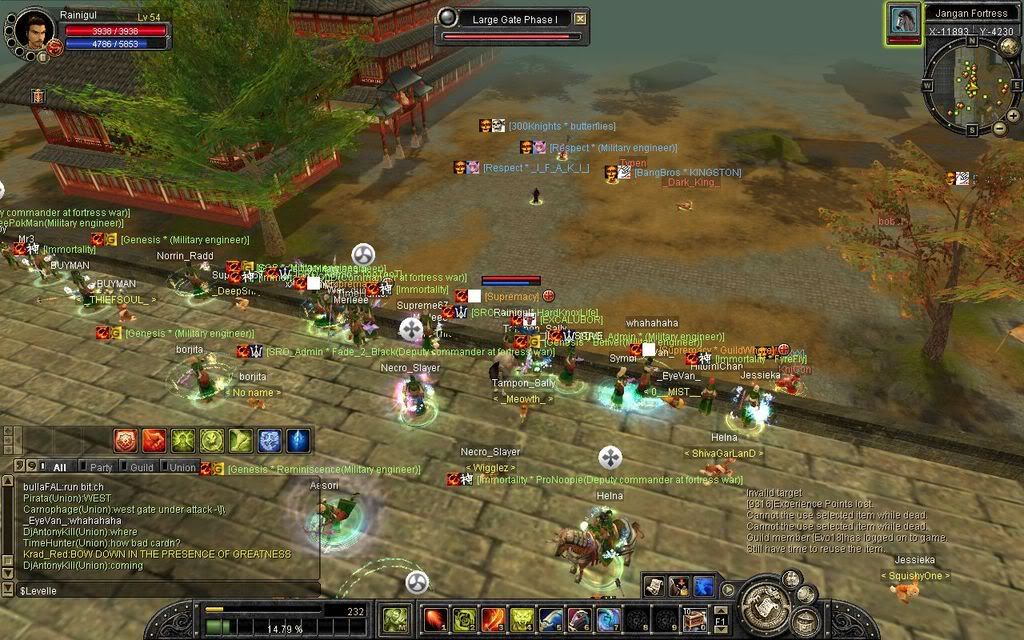Image resolution: width=1024 pixels, height=640 pixels.
Task: Switch to the All chat tab
Action: (x=59, y=467)
